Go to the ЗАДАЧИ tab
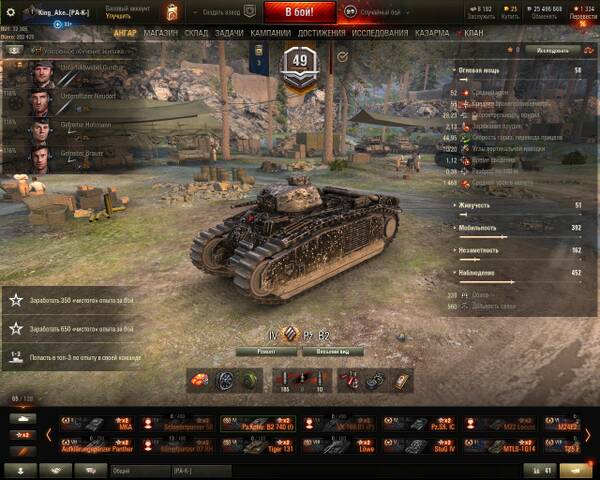The height and width of the screenshot is (480, 600). coord(229,32)
